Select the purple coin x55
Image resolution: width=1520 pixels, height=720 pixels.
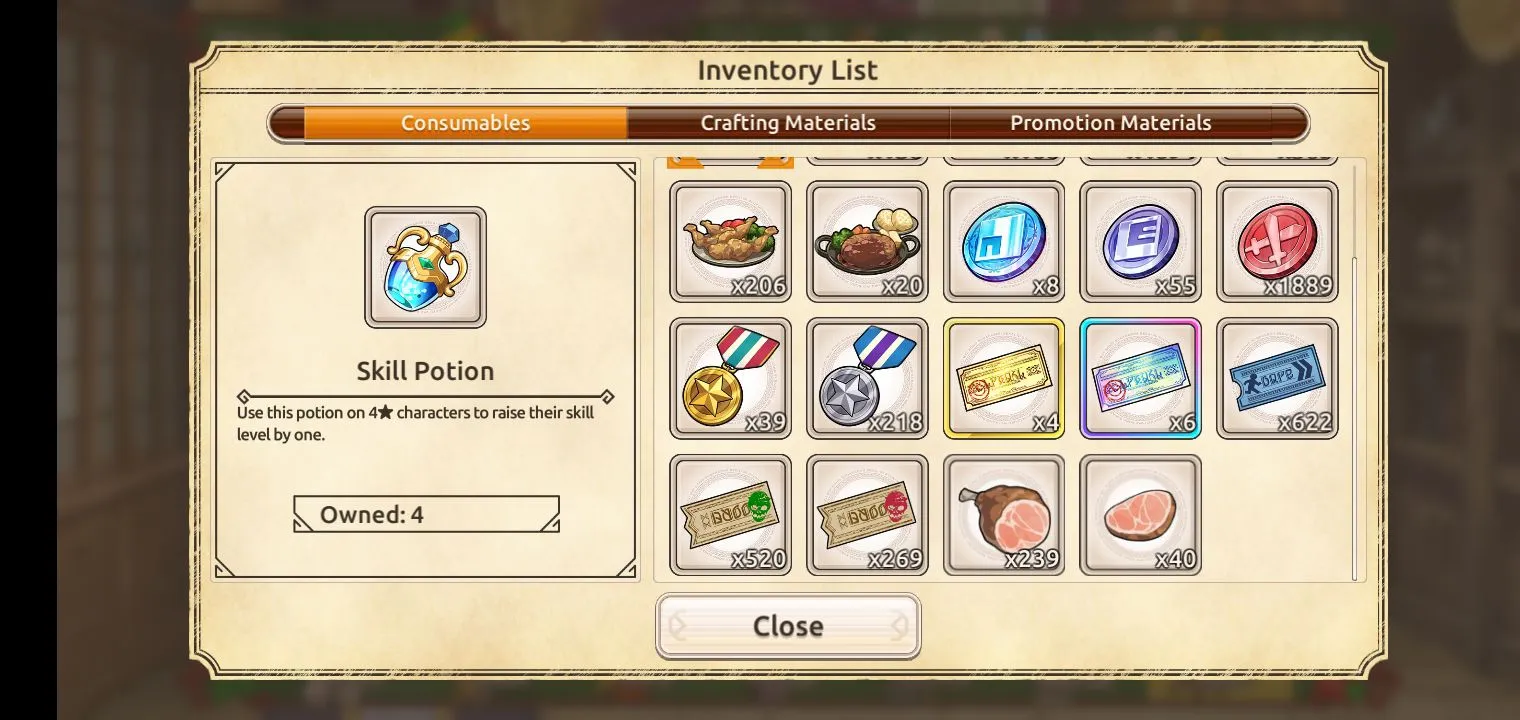pos(1140,241)
